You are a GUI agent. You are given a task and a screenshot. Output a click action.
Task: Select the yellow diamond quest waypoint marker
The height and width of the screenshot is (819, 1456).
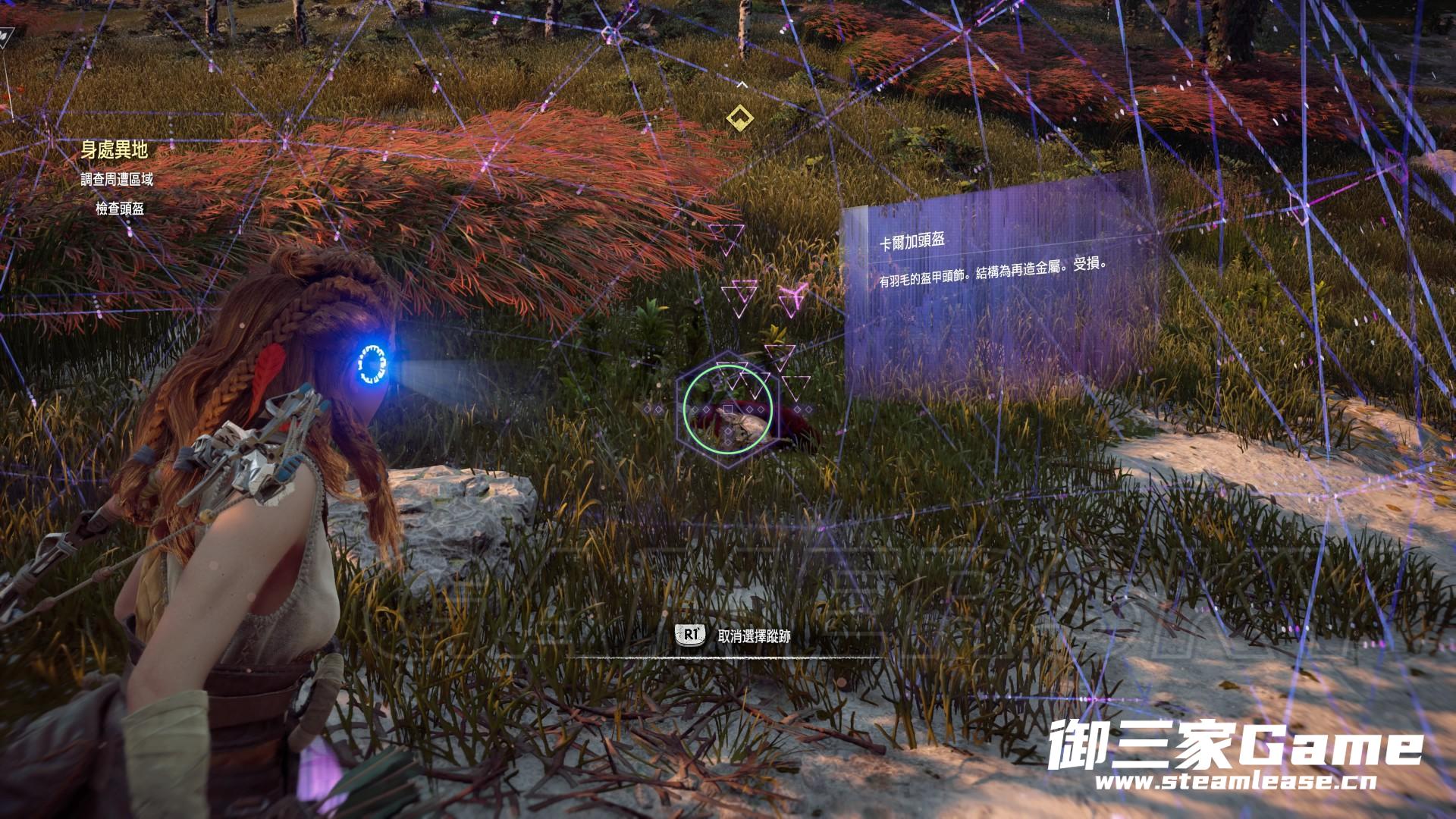point(739,118)
